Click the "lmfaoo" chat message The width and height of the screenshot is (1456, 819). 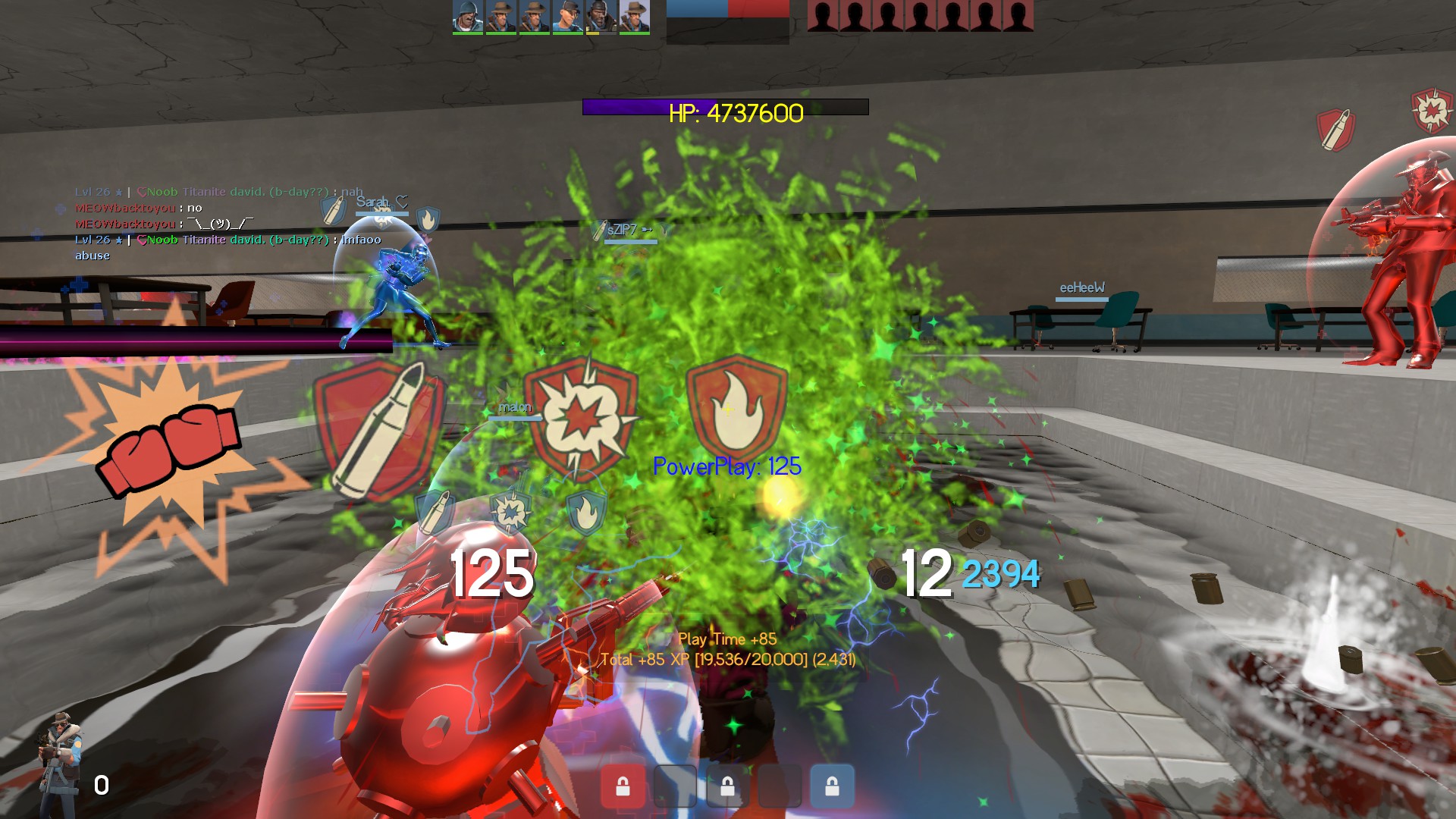(x=361, y=240)
